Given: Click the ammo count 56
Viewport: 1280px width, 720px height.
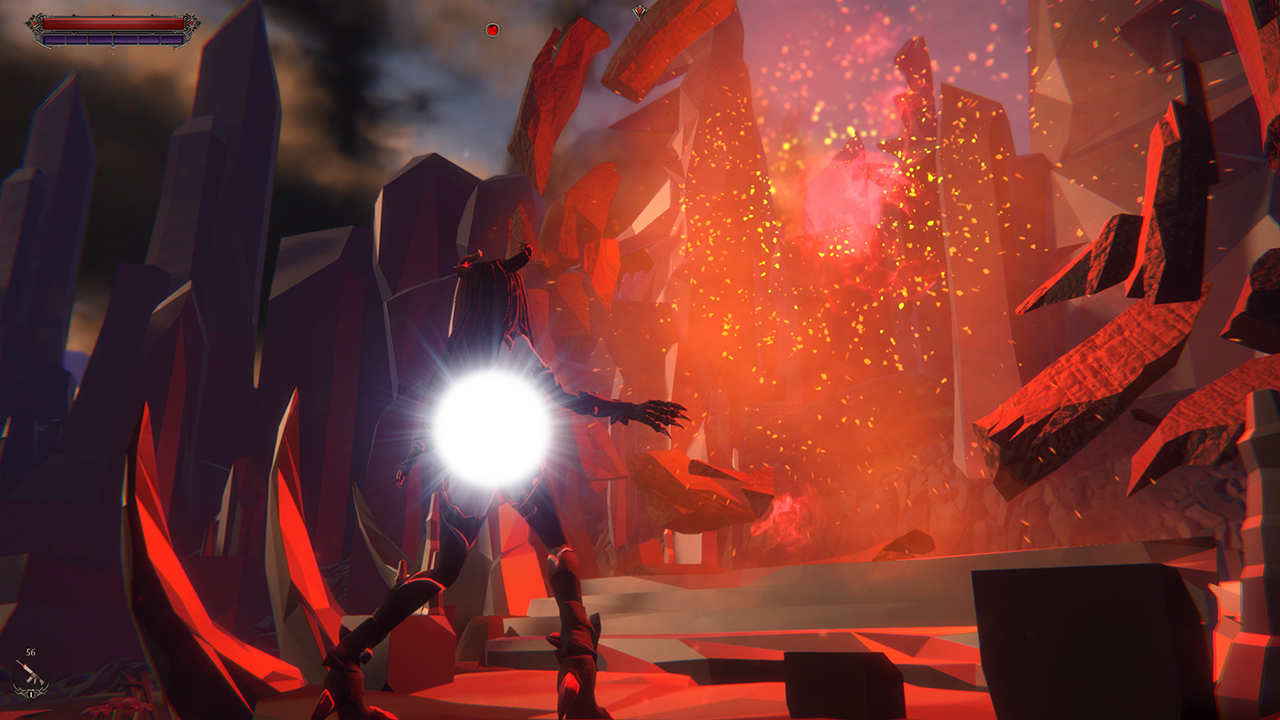Looking at the screenshot, I should 30,652.
